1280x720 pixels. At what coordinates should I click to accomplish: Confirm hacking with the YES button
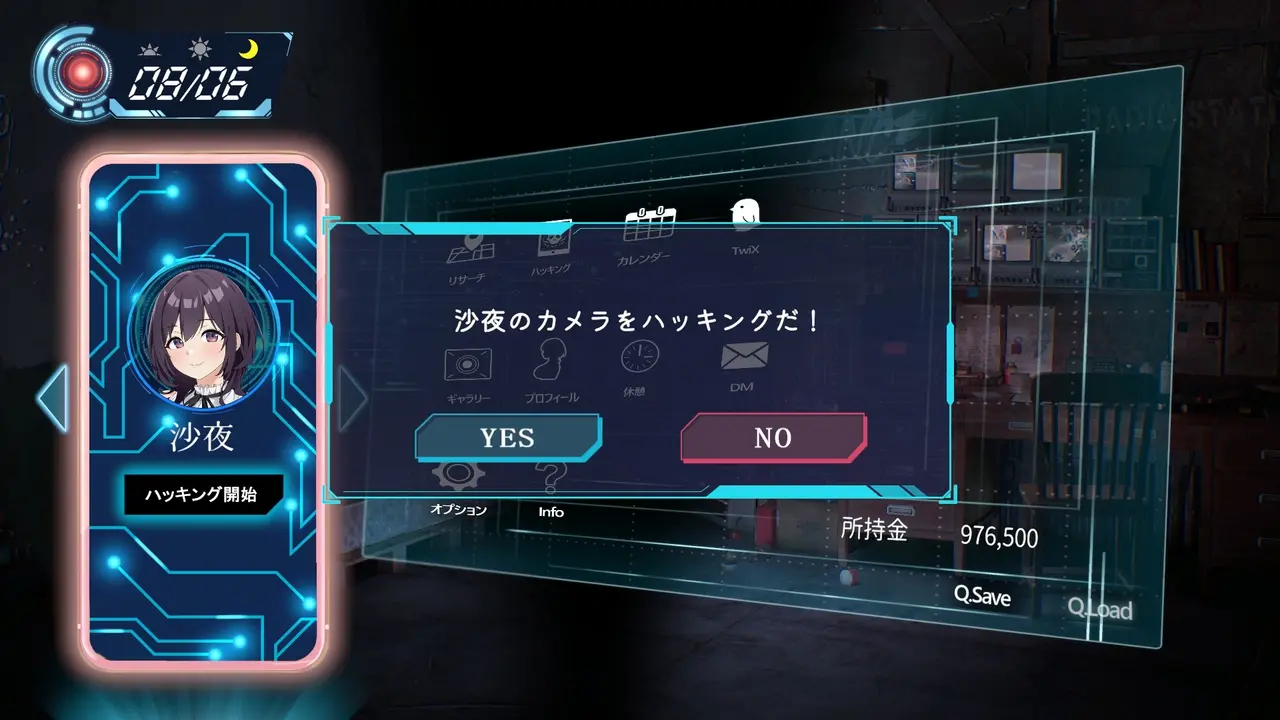pos(507,438)
